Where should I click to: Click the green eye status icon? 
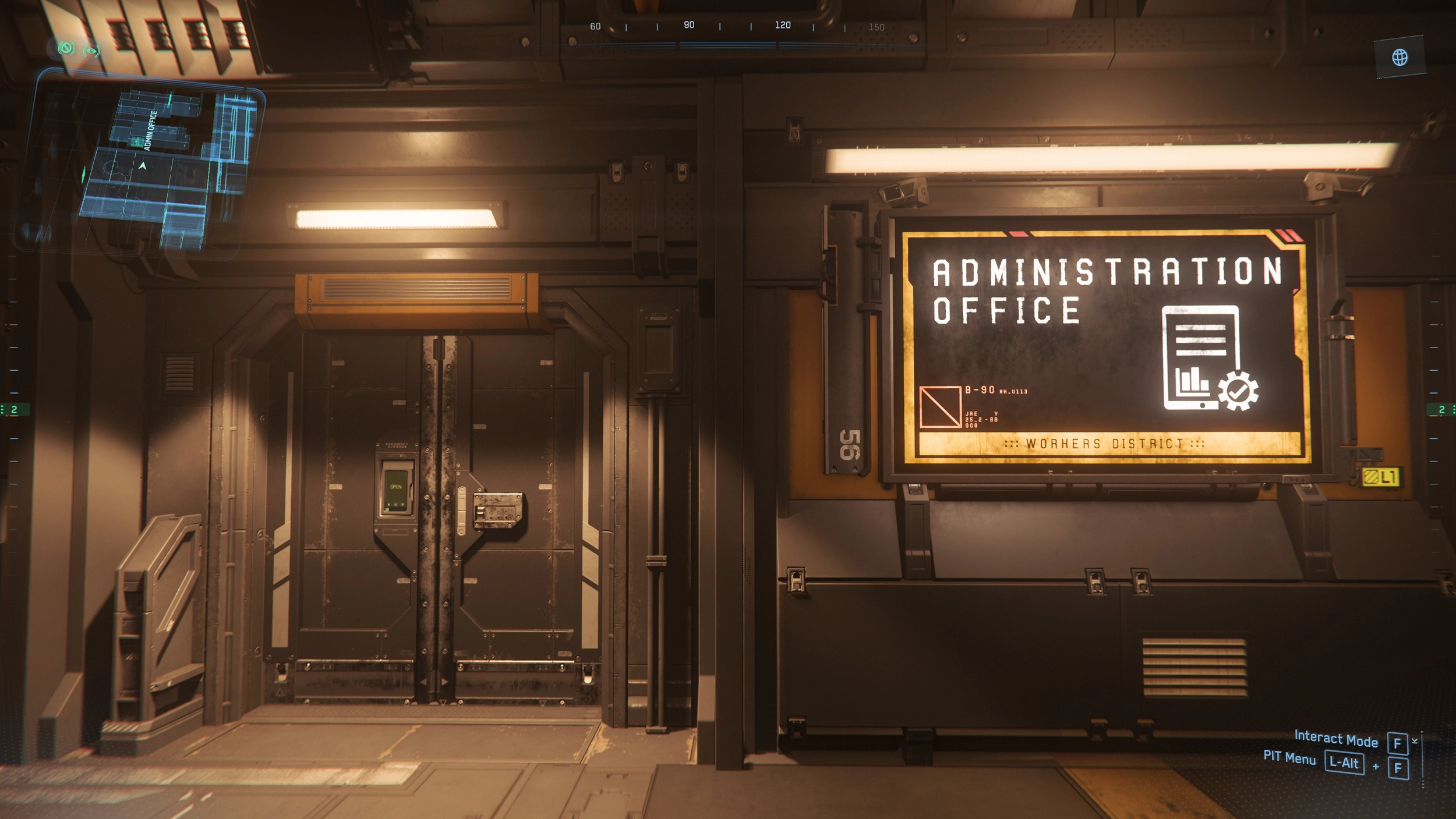(x=91, y=51)
